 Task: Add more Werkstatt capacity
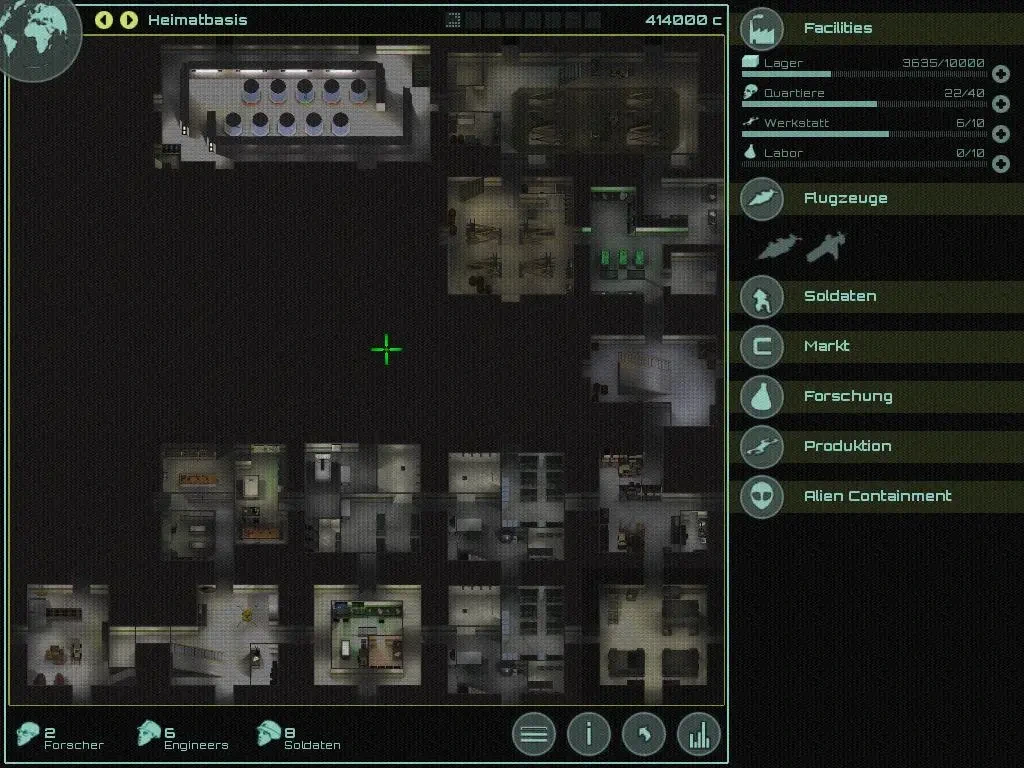coord(1000,134)
